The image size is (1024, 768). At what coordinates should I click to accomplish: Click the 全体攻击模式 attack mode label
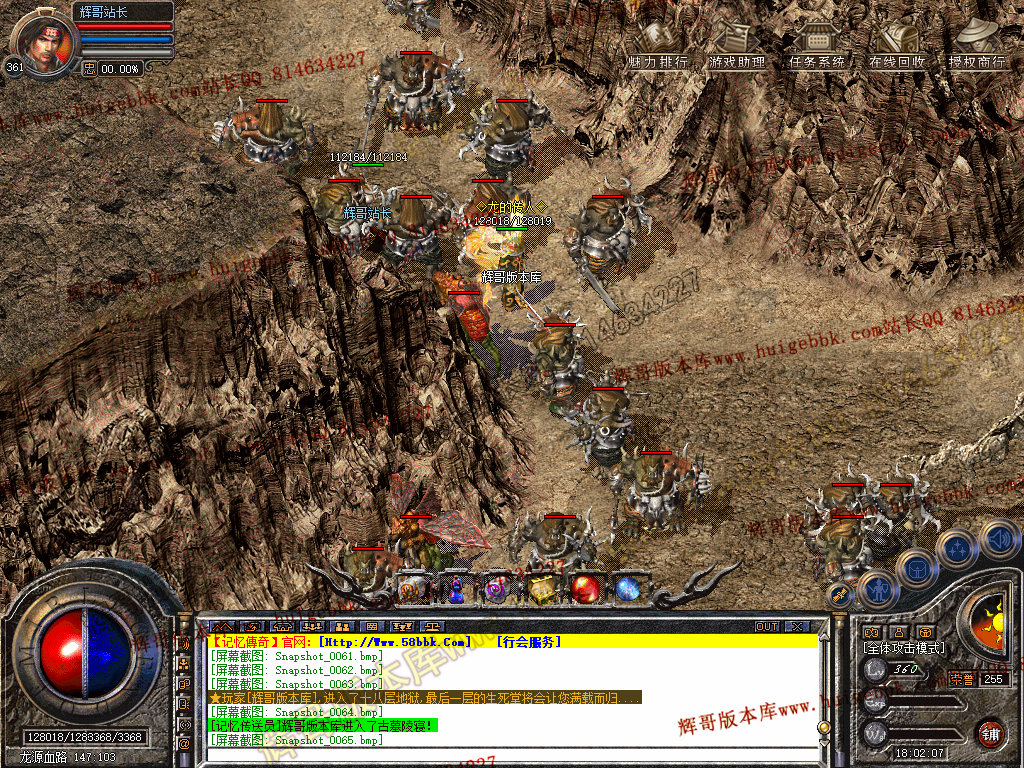[904, 648]
